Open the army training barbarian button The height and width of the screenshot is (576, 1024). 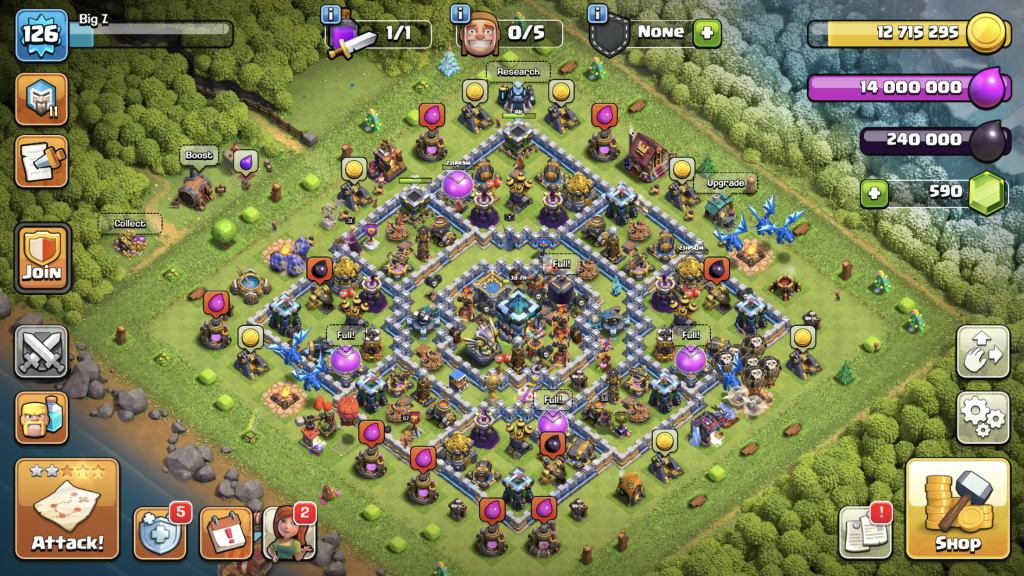(42, 417)
